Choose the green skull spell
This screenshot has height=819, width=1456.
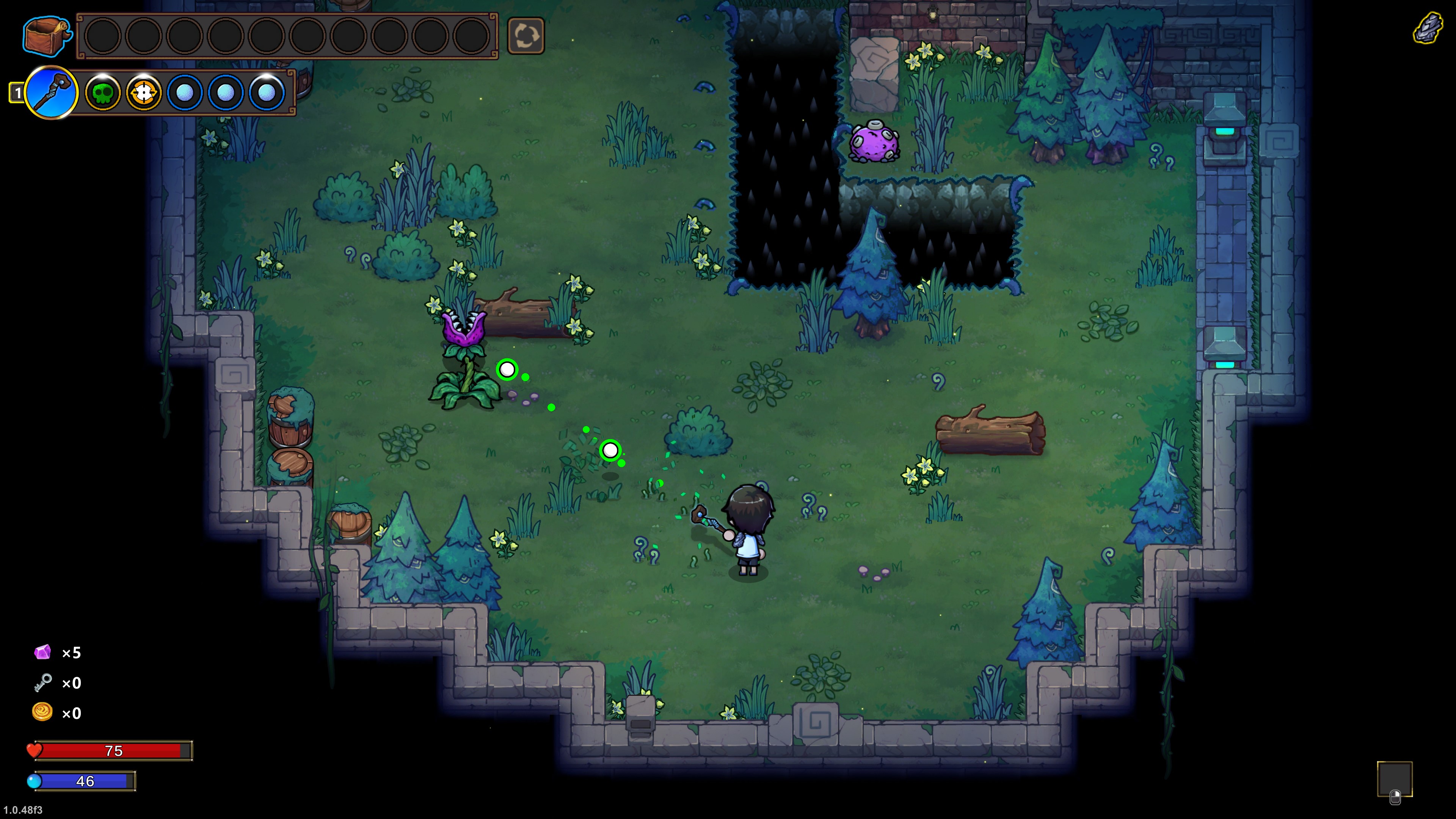102,93
